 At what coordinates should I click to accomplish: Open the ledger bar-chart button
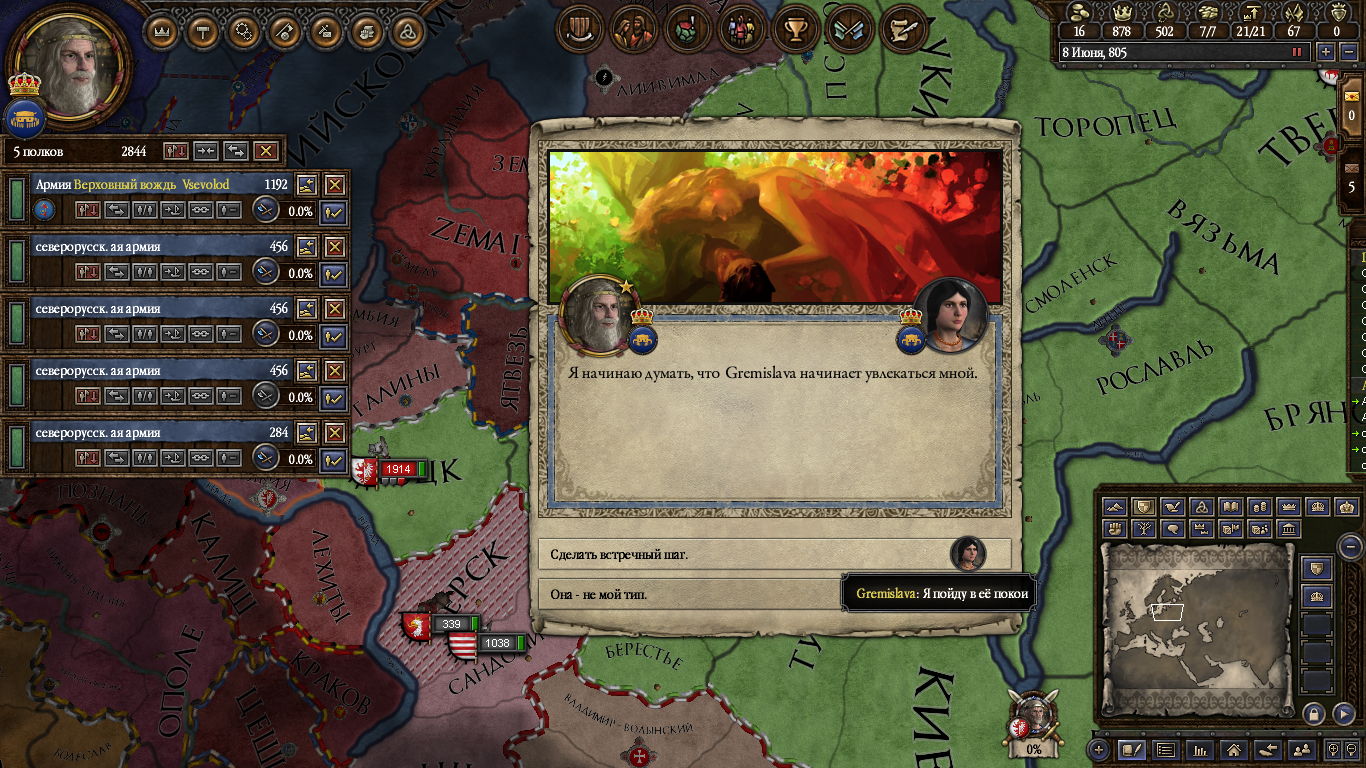pos(1199,749)
